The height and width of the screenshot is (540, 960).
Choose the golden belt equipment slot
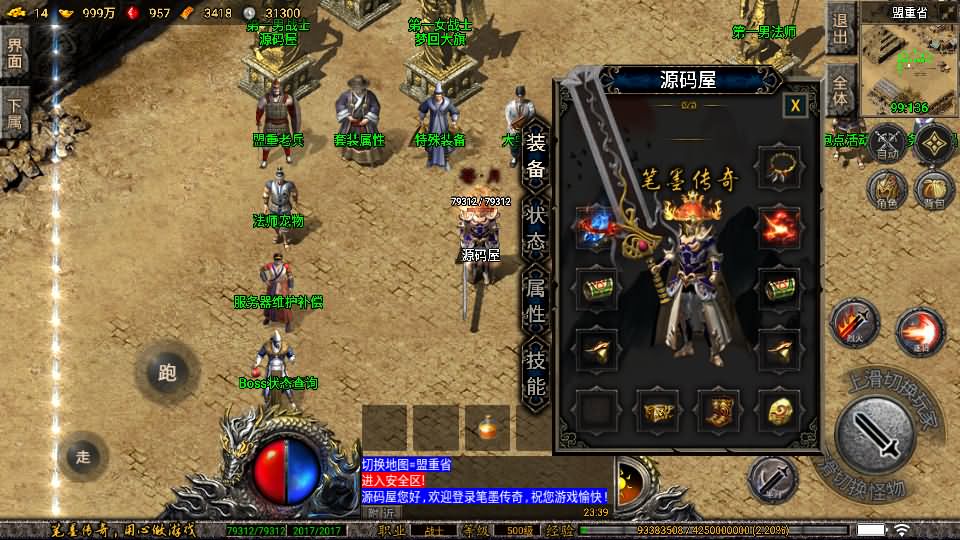[x=659, y=409]
